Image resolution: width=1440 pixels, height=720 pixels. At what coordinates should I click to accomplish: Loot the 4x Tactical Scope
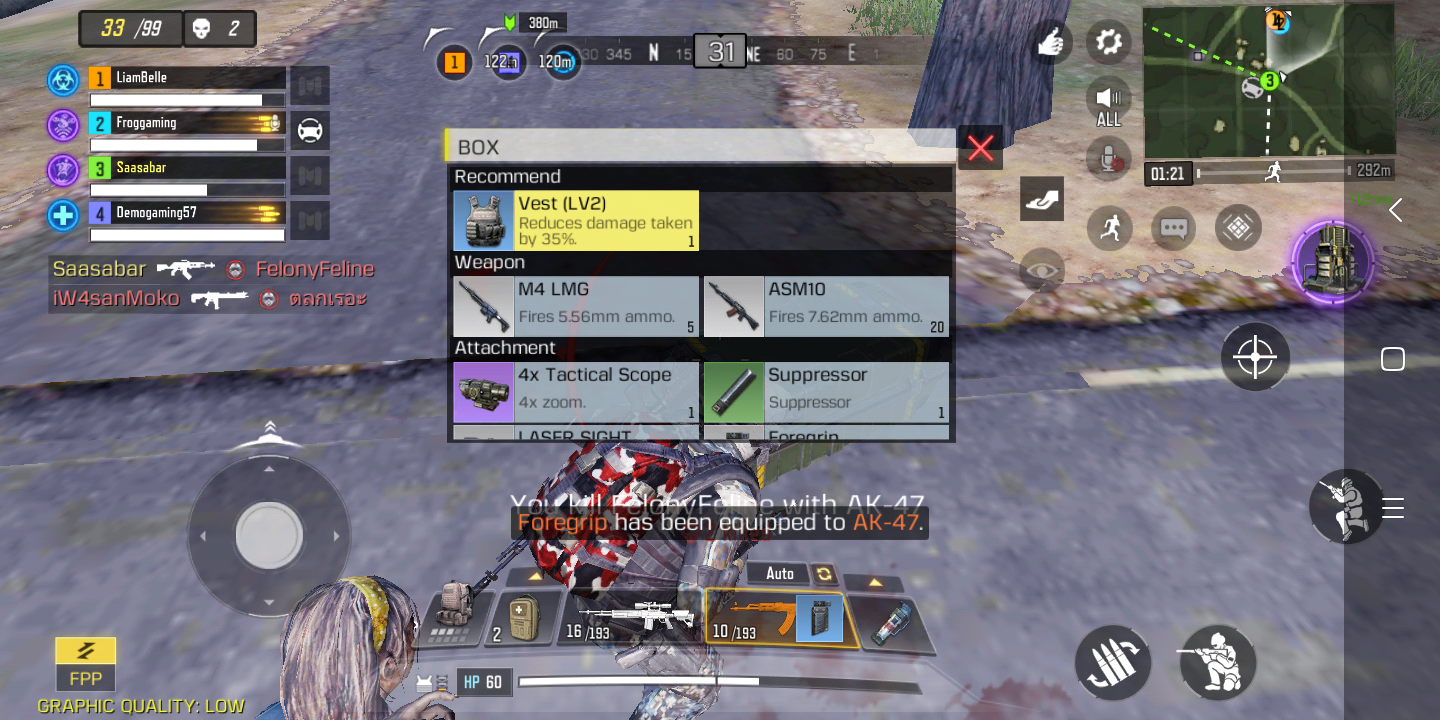(x=575, y=391)
